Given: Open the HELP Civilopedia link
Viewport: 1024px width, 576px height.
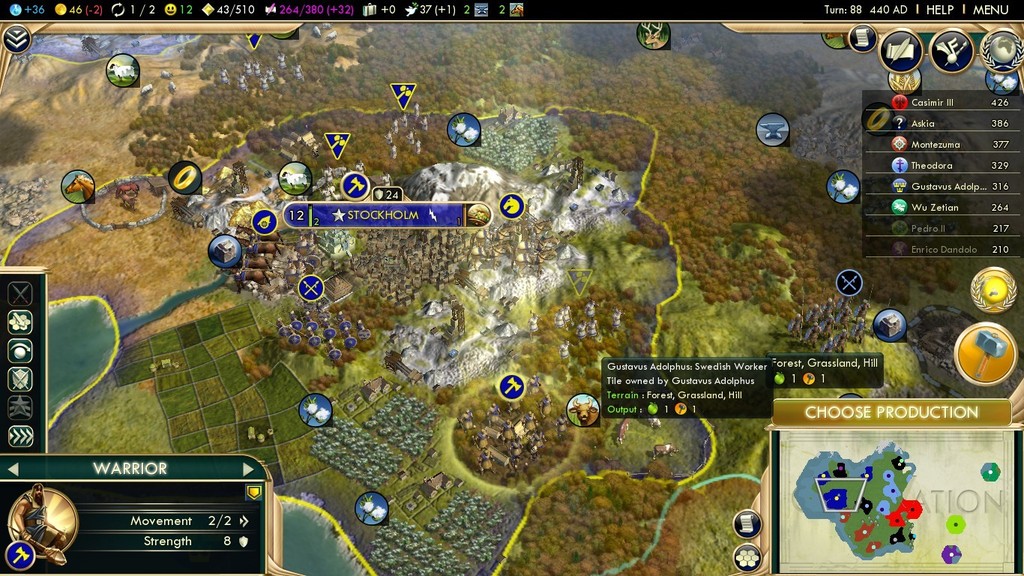Looking at the screenshot, I should point(940,9).
